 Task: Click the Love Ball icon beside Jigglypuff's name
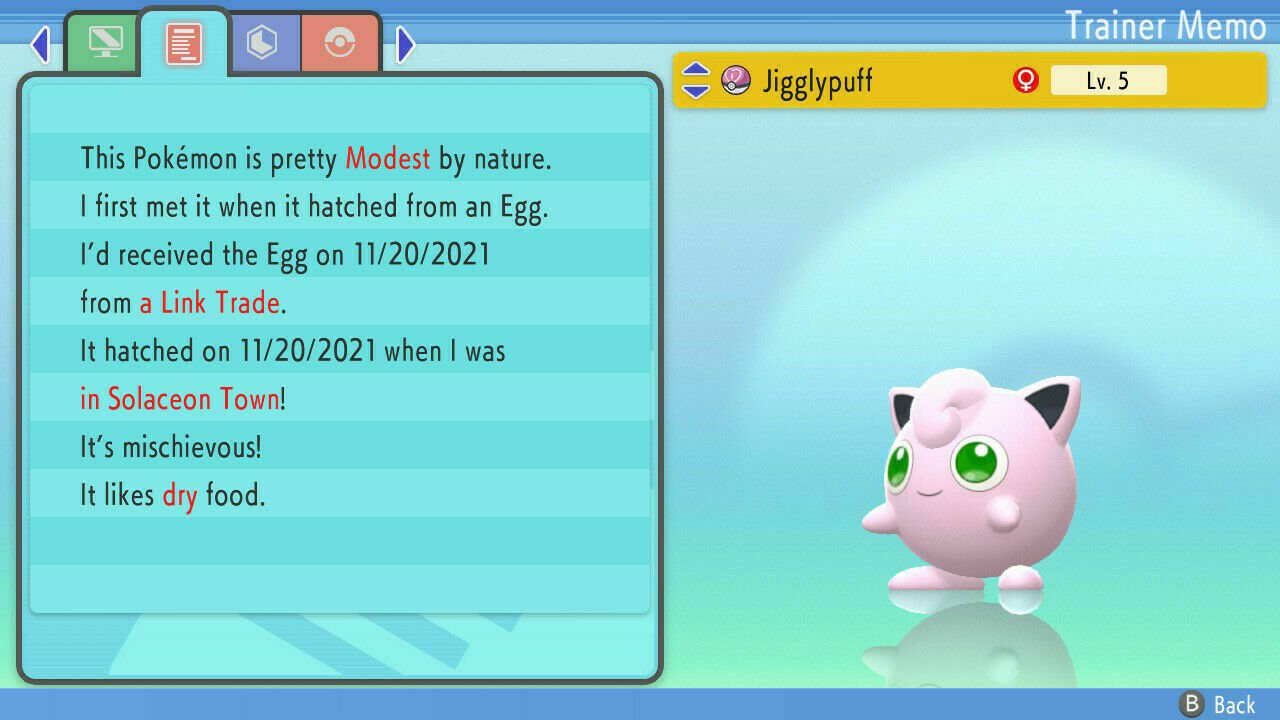[x=737, y=80]
